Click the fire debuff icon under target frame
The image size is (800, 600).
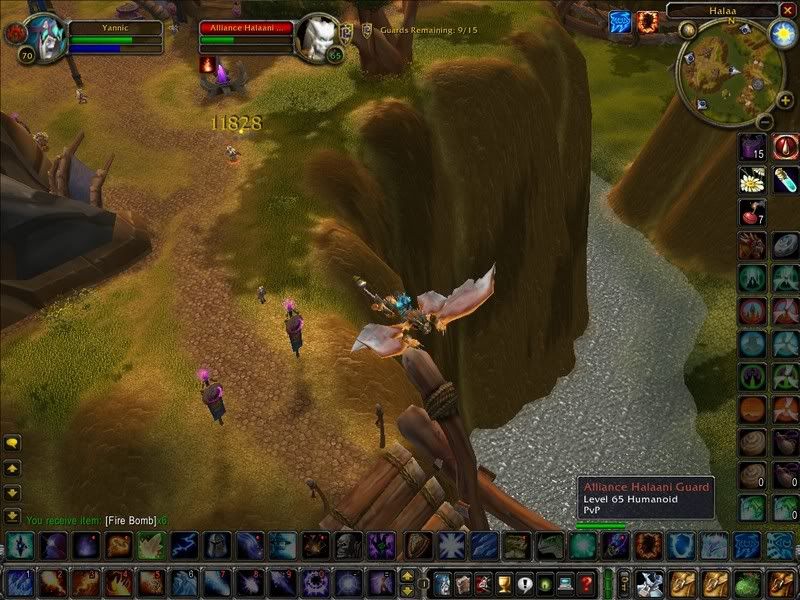point(209,64)
